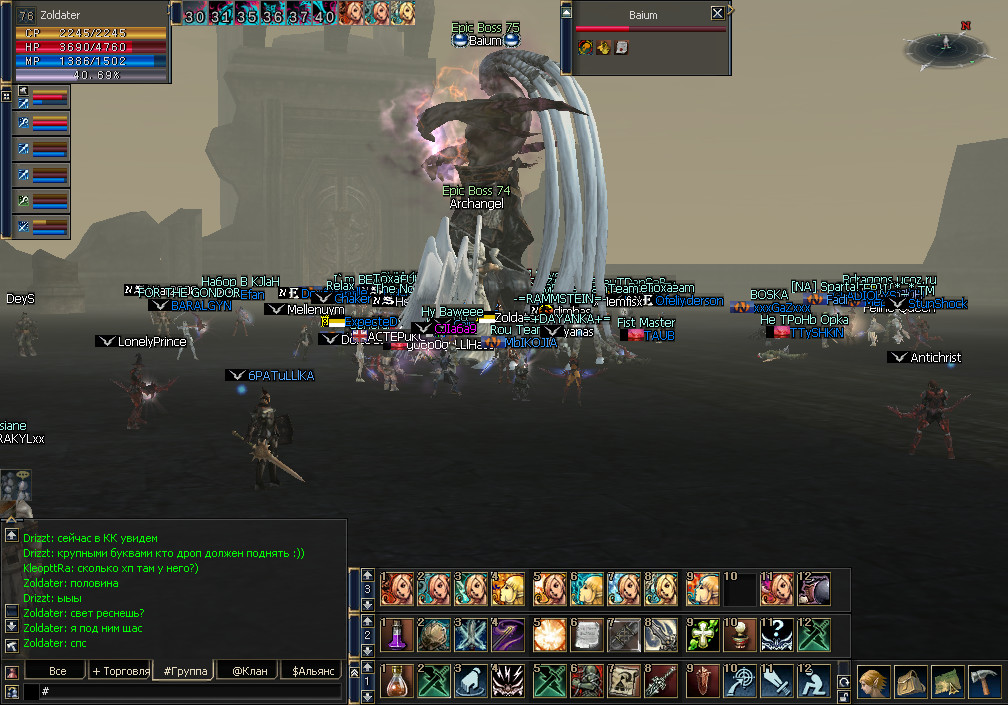Switch to the Все chat tab
Screen dimensions: 1008x705
[58, 670]
